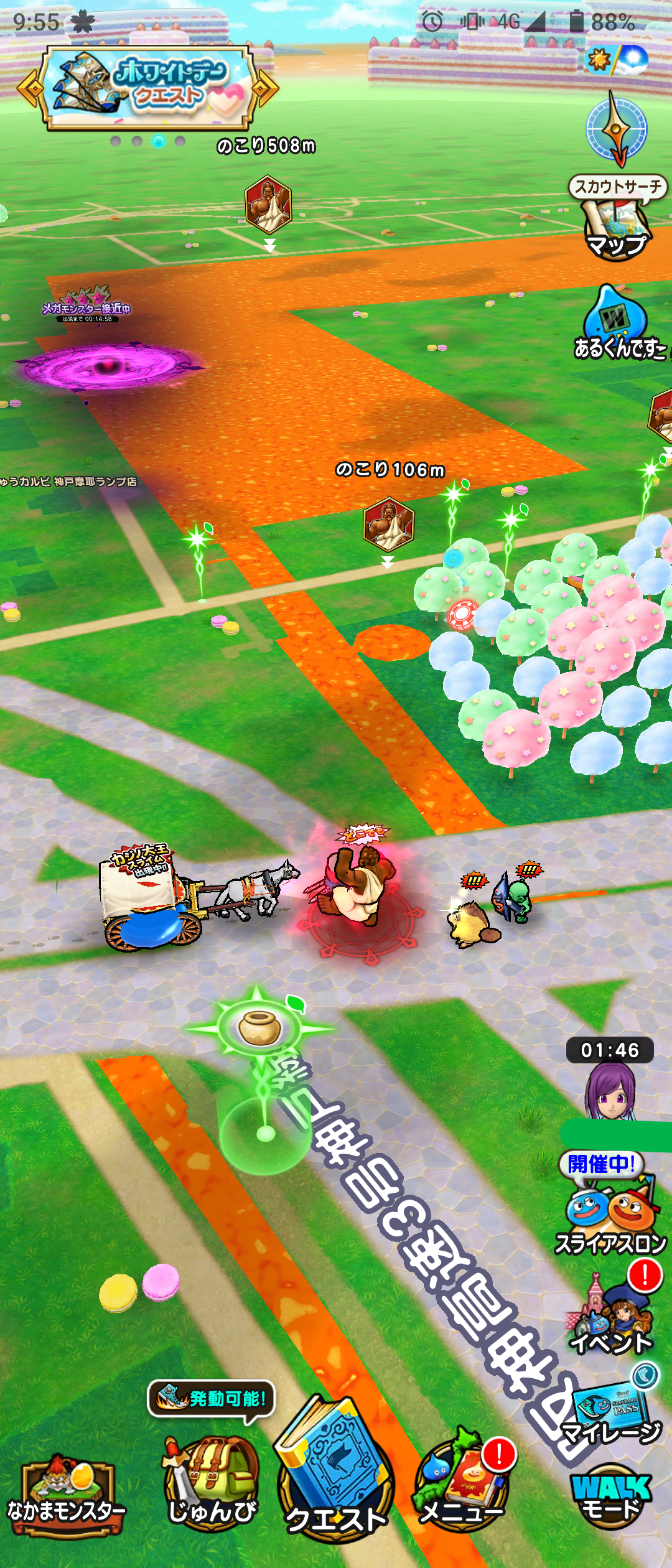Tap the 発動可能 skill ready bubble
Image resolution: width=672 pixels, height=1568 pixels.
[212, 1398]
